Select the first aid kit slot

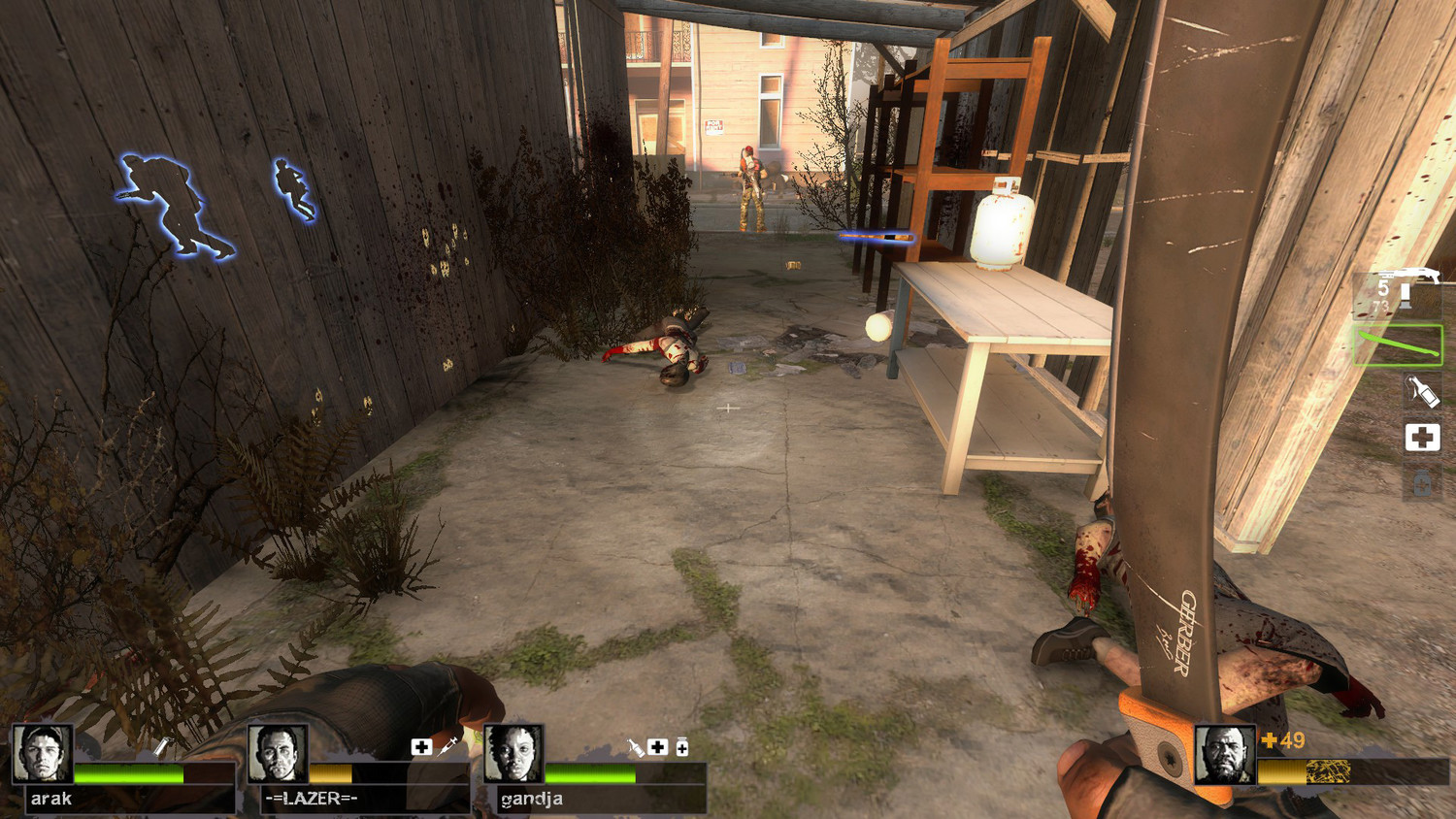[x=1422, y=438]
